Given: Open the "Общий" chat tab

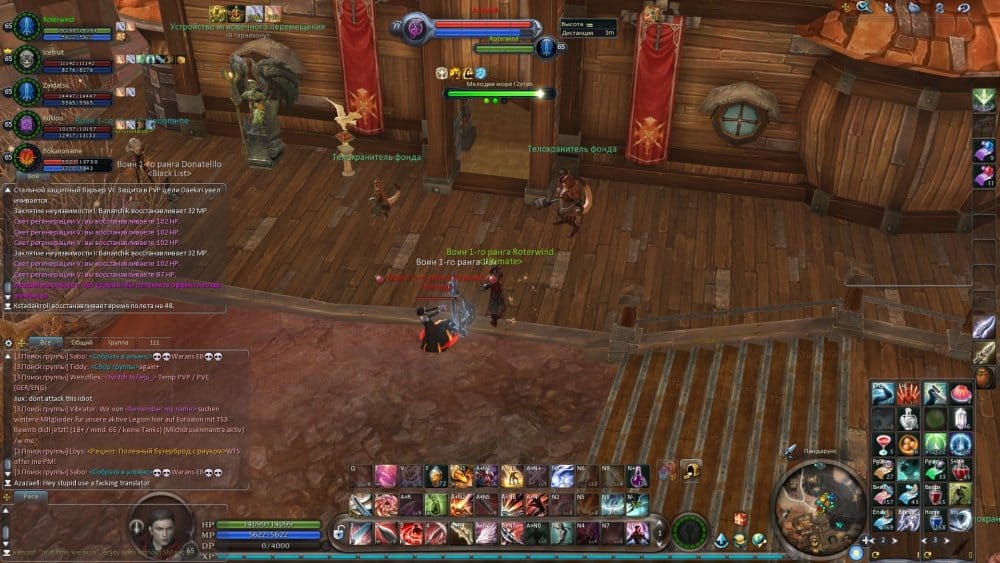Looking at the screenshot, I should pyautogui.click(x=81, y=342).
